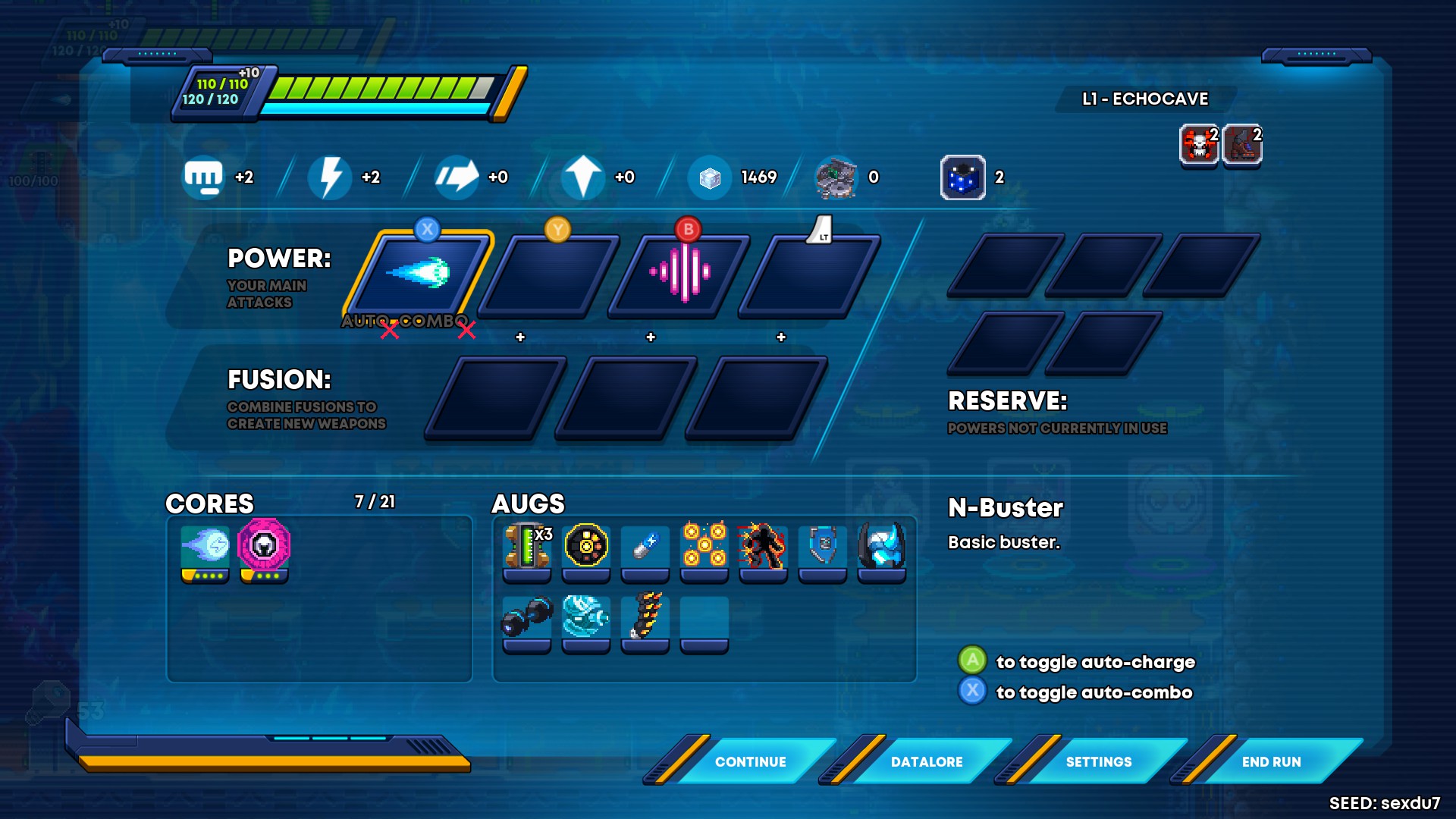Open the Settings menu
Viewport: 1456px width, 819px height.
tap(1098, 761)
